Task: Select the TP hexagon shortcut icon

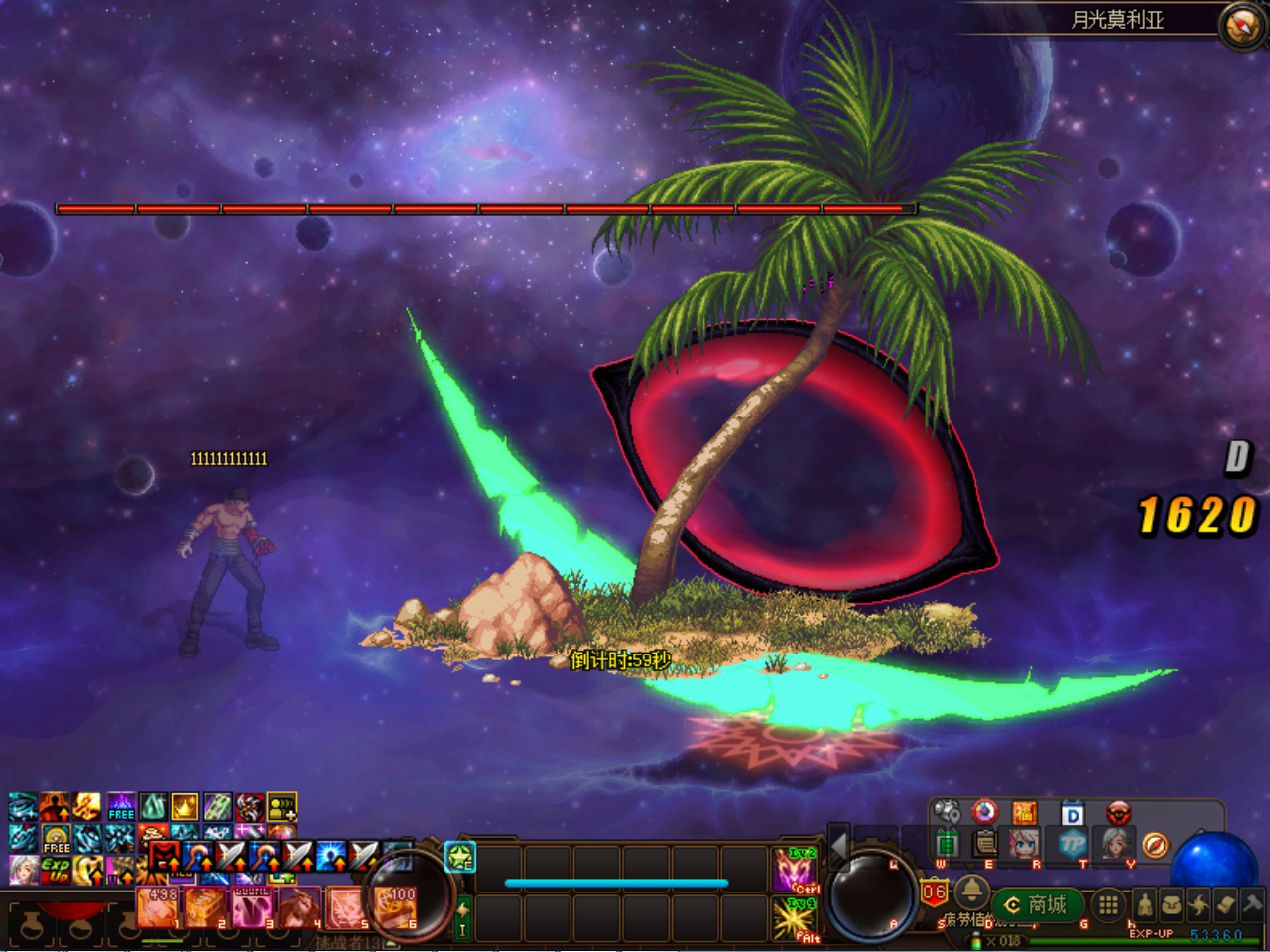Action: (1073, 844)
